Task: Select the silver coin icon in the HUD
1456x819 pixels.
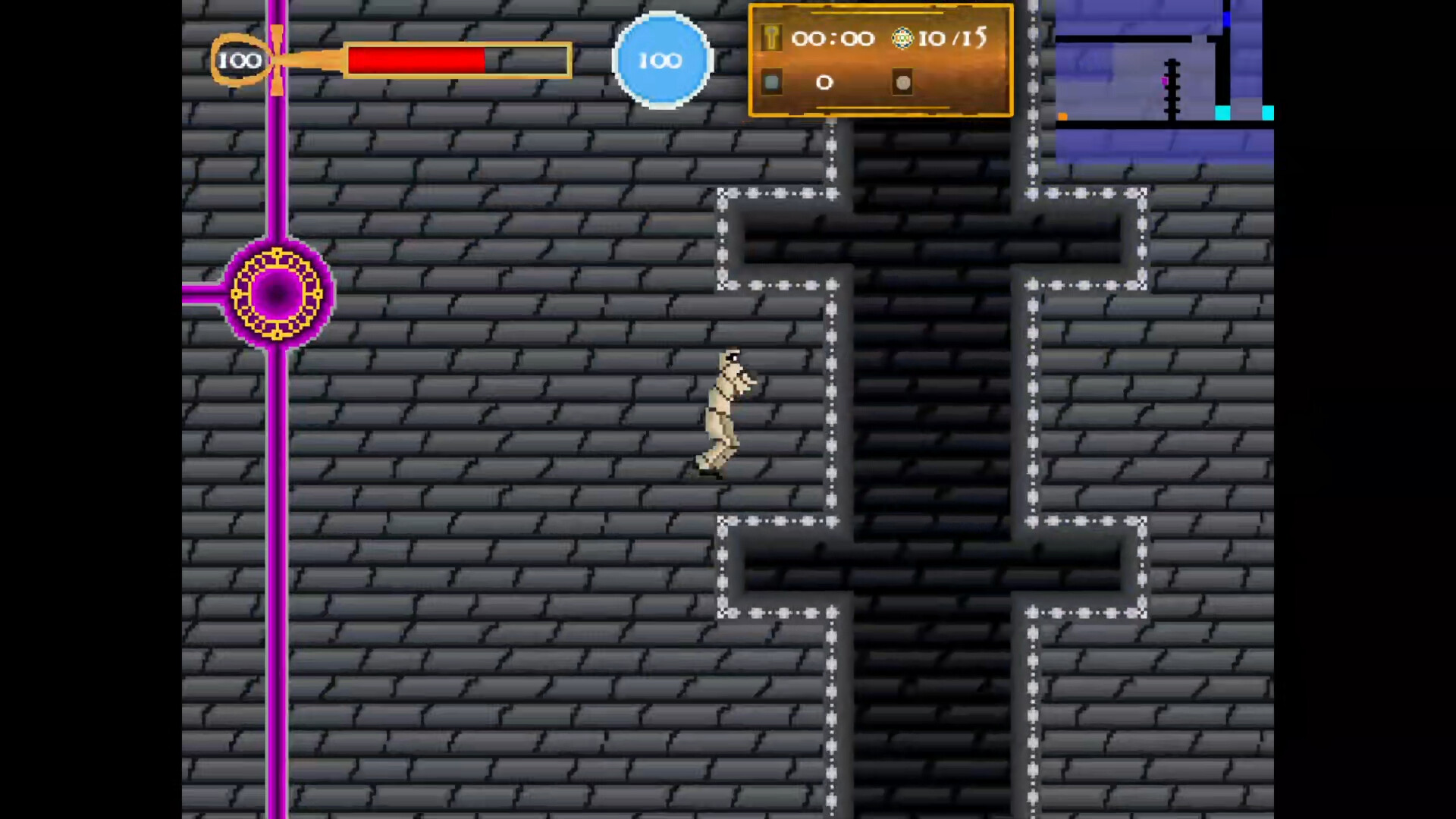Action: pos(902,82)
